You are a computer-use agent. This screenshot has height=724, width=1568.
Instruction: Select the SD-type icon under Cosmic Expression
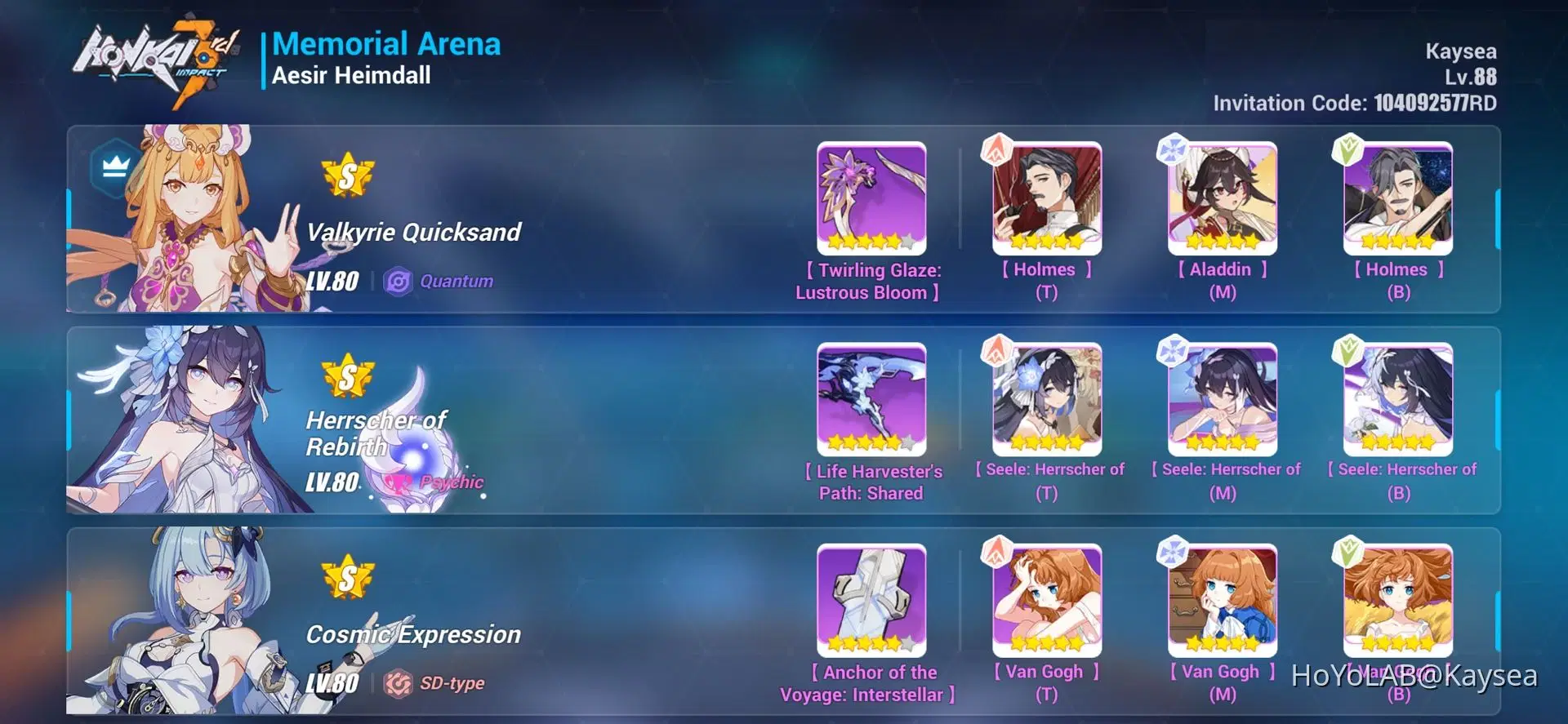click(399, 682)
